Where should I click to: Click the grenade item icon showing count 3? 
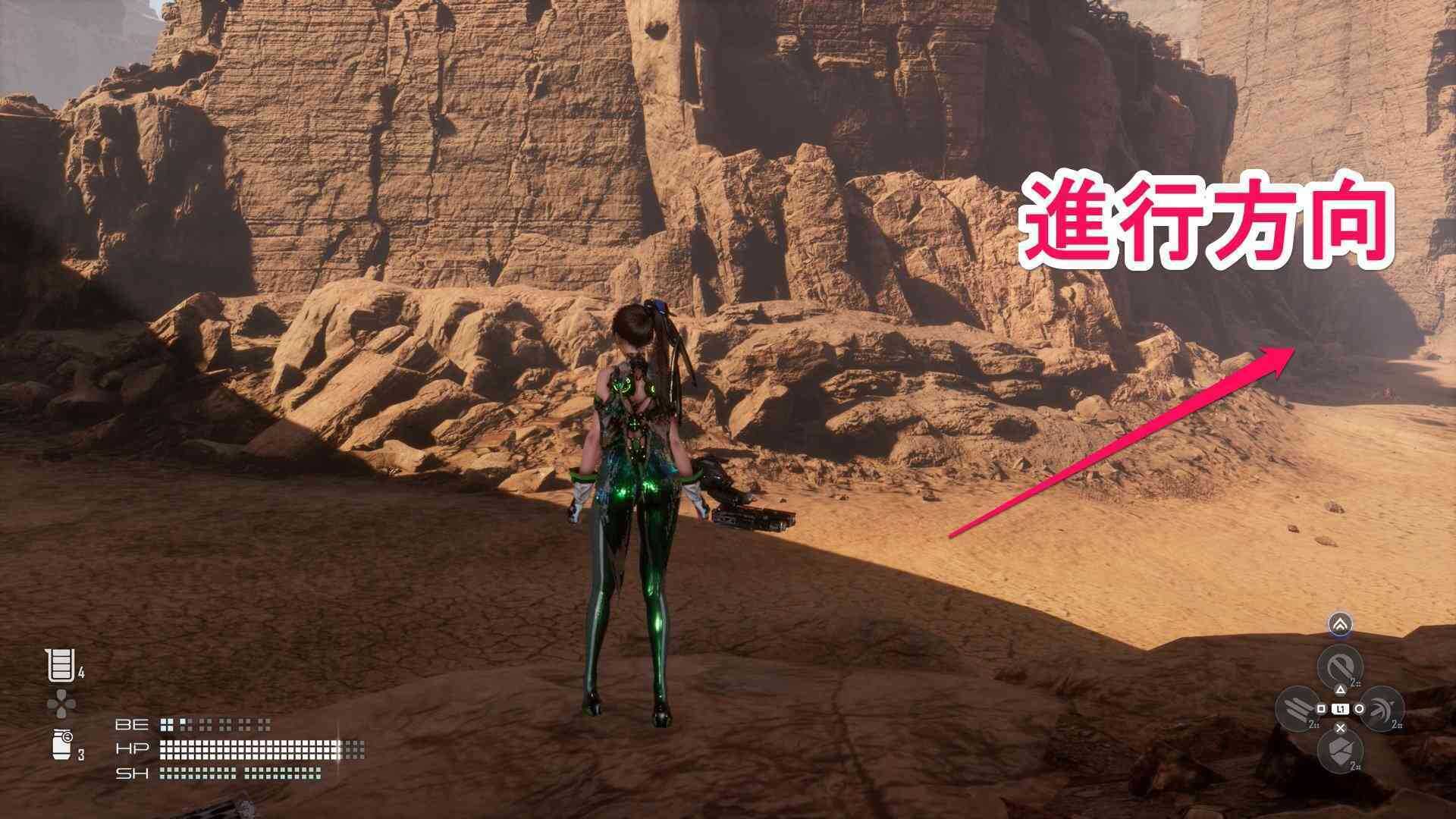61,745
